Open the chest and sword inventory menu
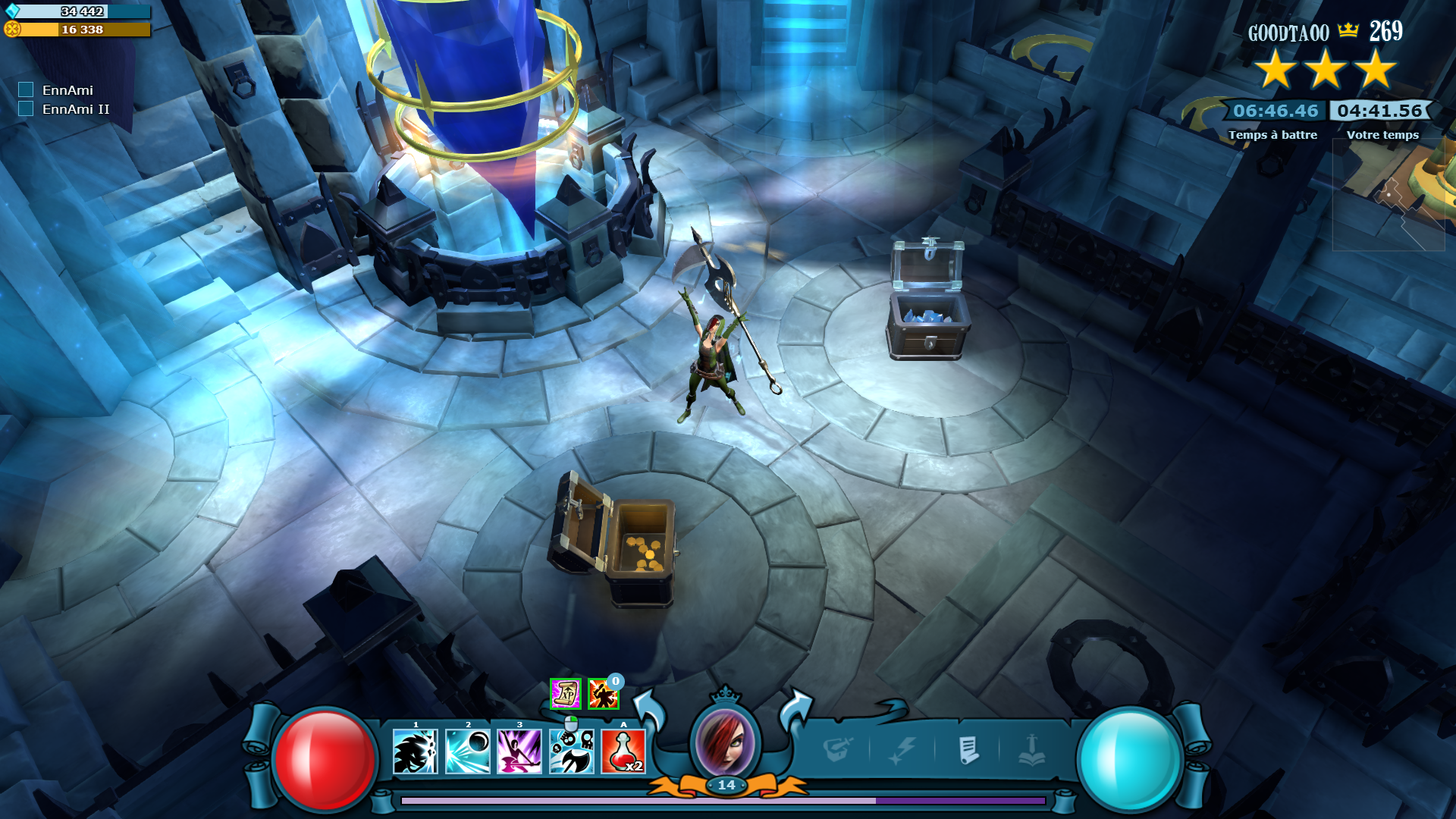 coord(837,751)
